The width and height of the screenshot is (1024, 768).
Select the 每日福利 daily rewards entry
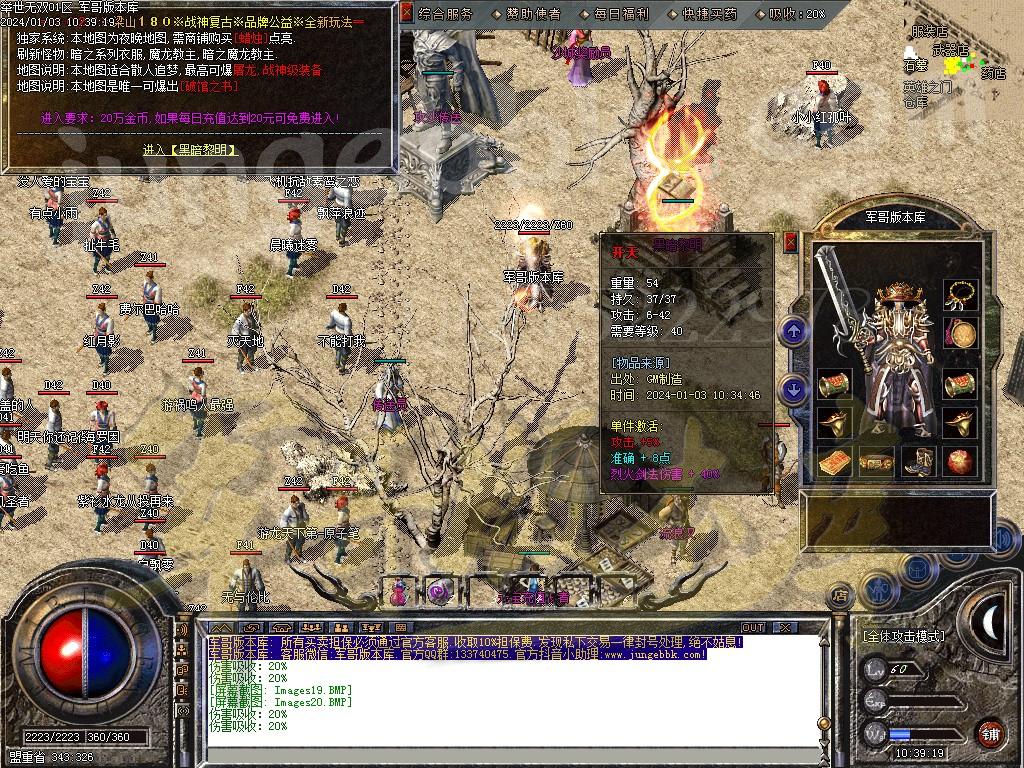[x=621, y=14]
